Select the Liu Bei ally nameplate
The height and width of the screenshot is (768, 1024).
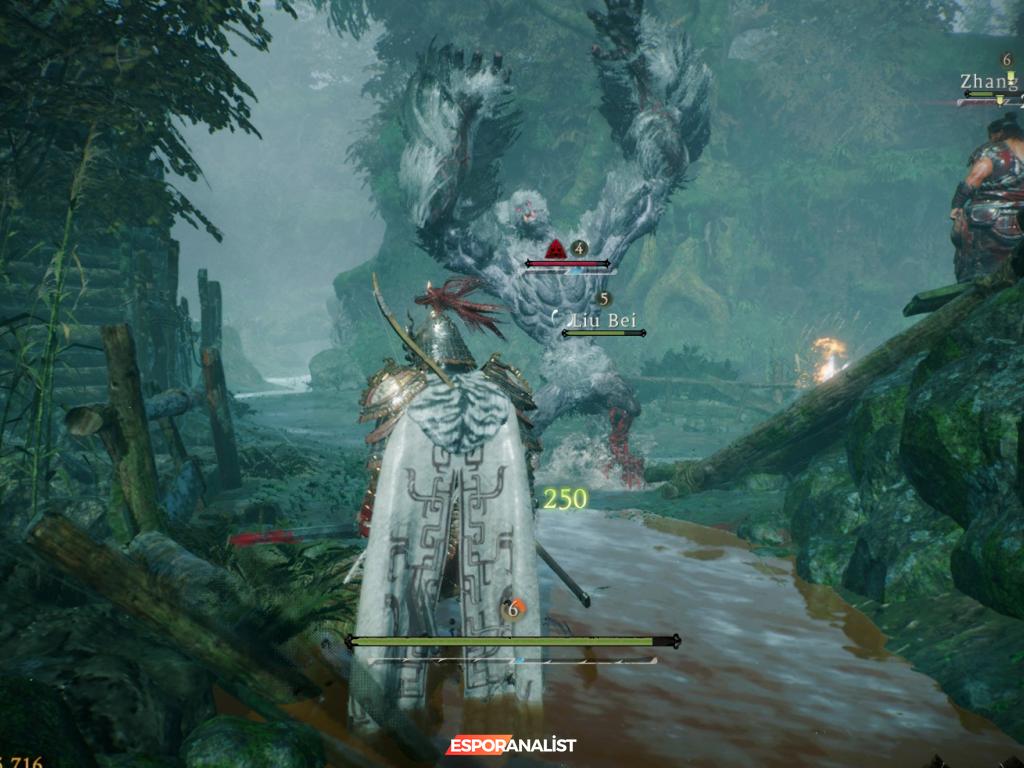[x=603, y=320]
